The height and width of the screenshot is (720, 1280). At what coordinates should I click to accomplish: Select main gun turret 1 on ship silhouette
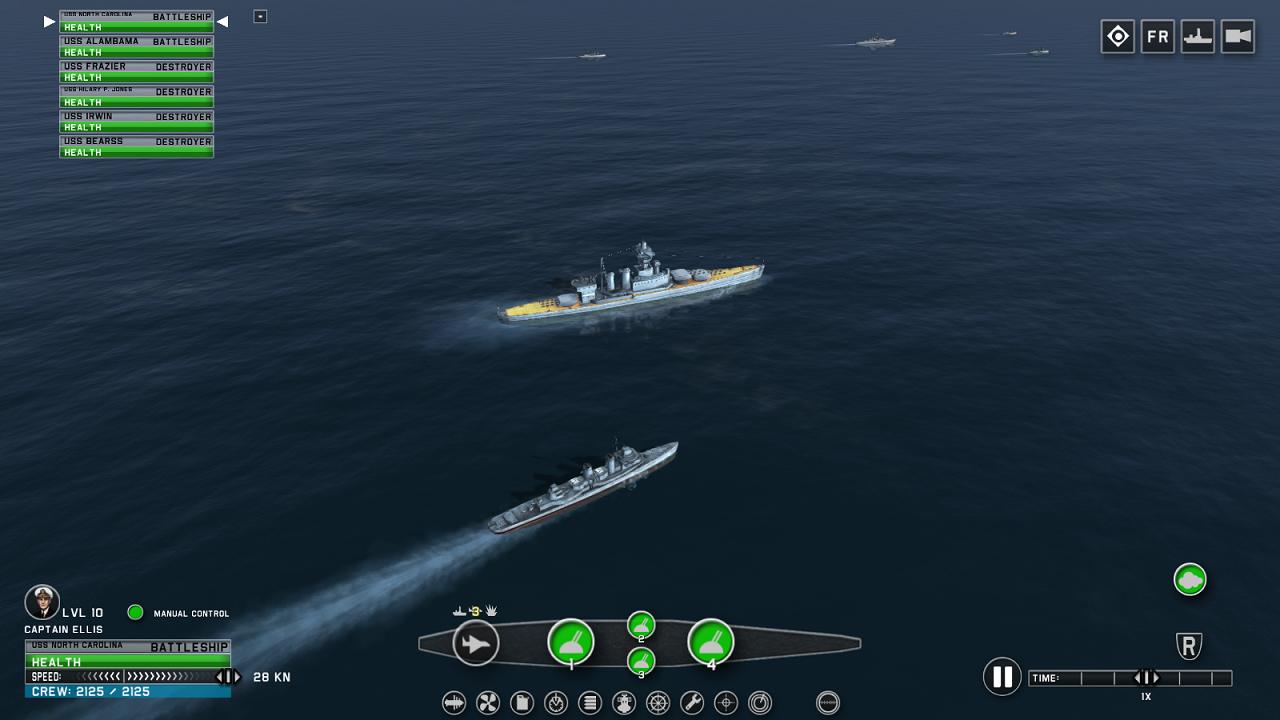click(x=571, y=643)
